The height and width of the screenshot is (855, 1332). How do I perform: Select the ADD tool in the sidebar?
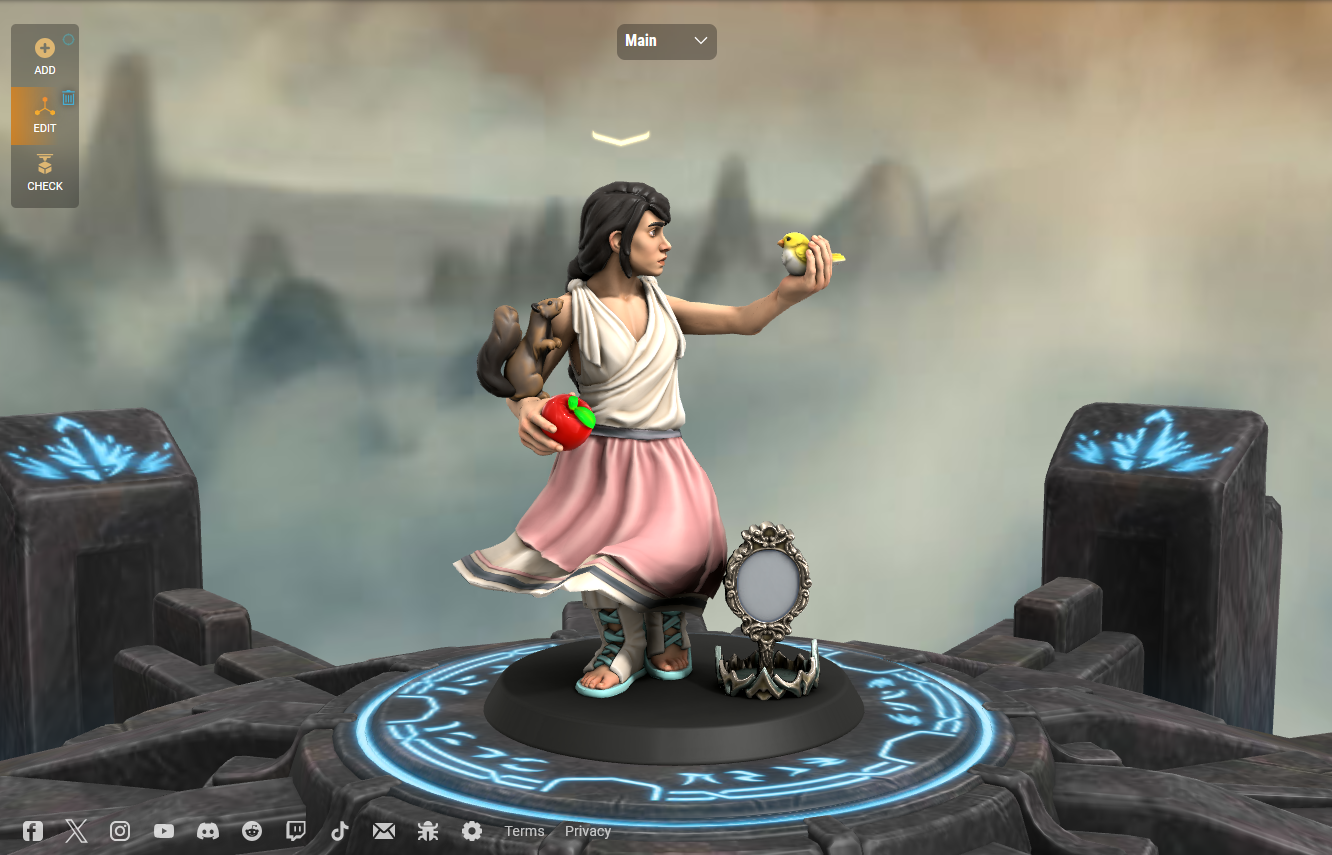[x=44, y=57]
